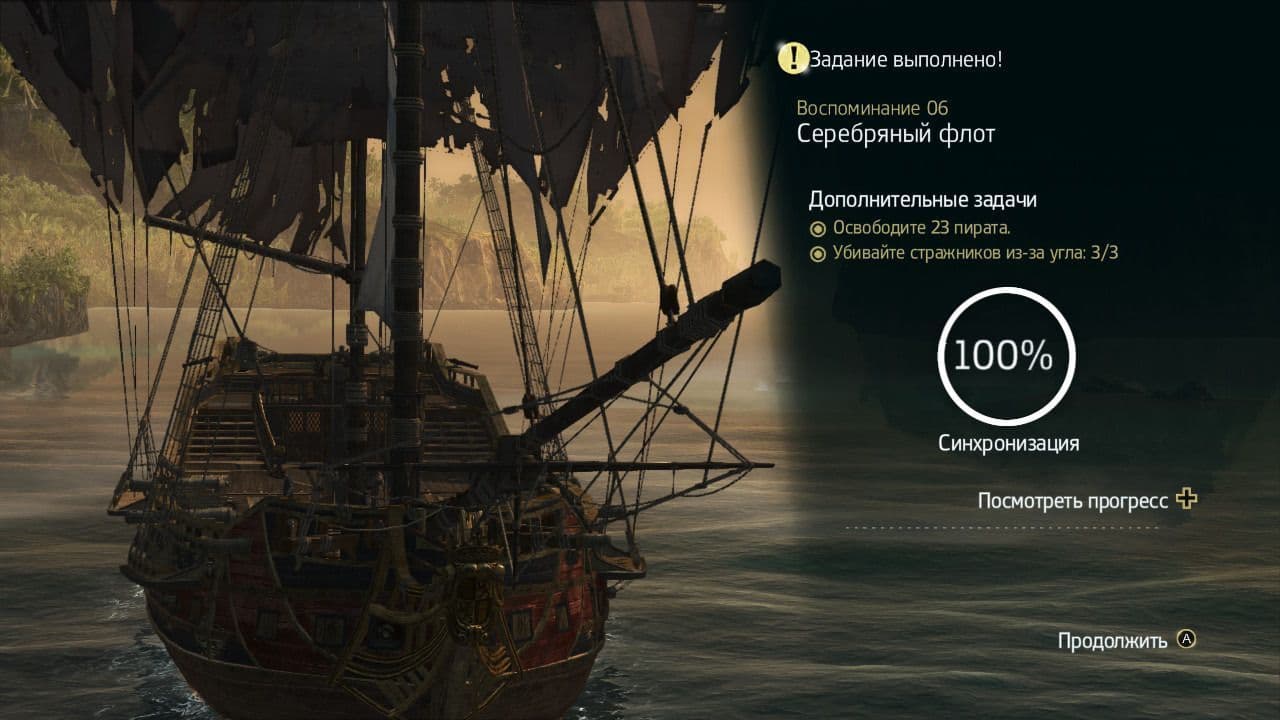
Task: Click the bullet icon before Освободите 23 пирата
Action: pos(820,230)
